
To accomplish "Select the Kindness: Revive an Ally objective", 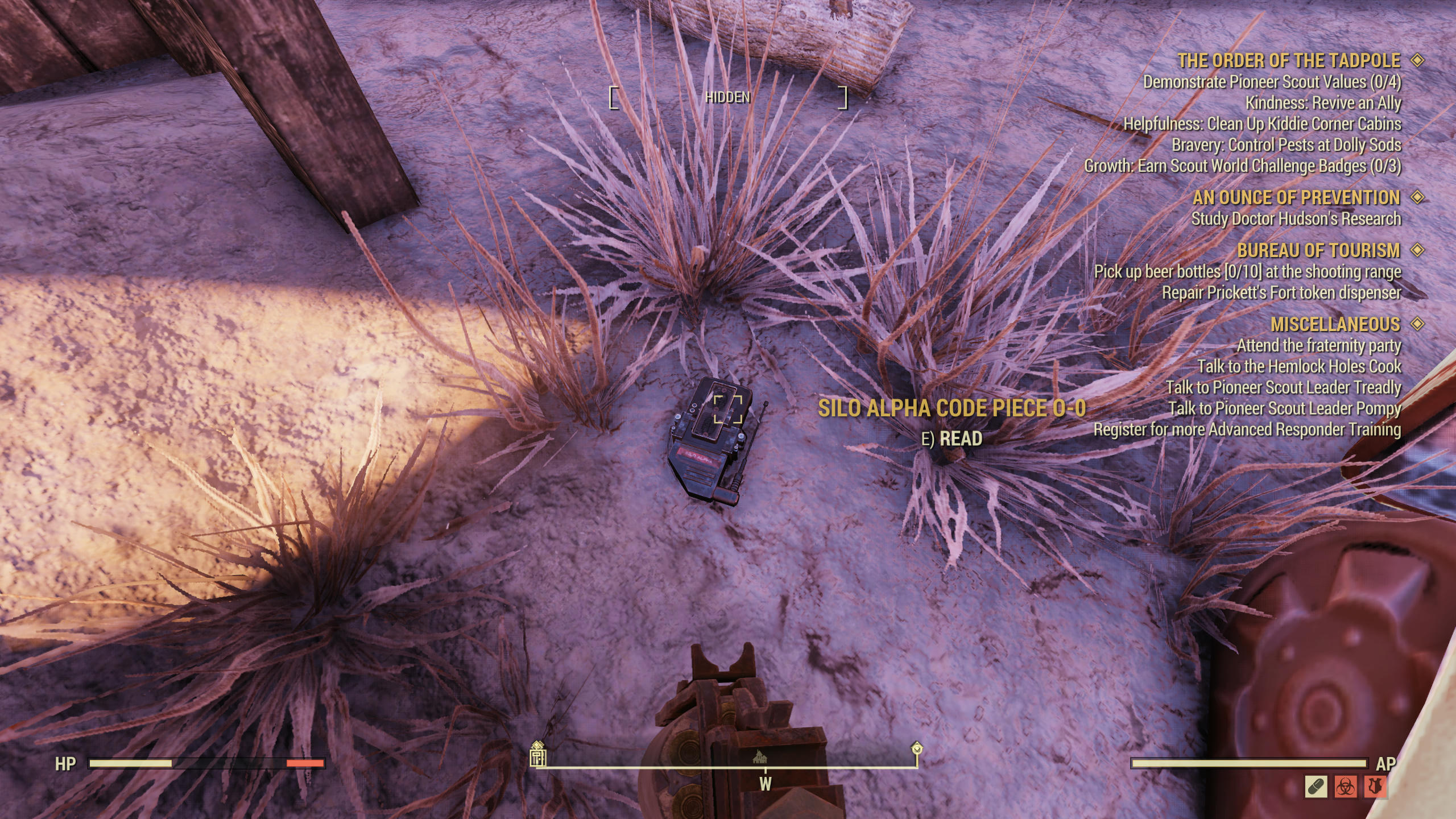I will (1323, 104).
